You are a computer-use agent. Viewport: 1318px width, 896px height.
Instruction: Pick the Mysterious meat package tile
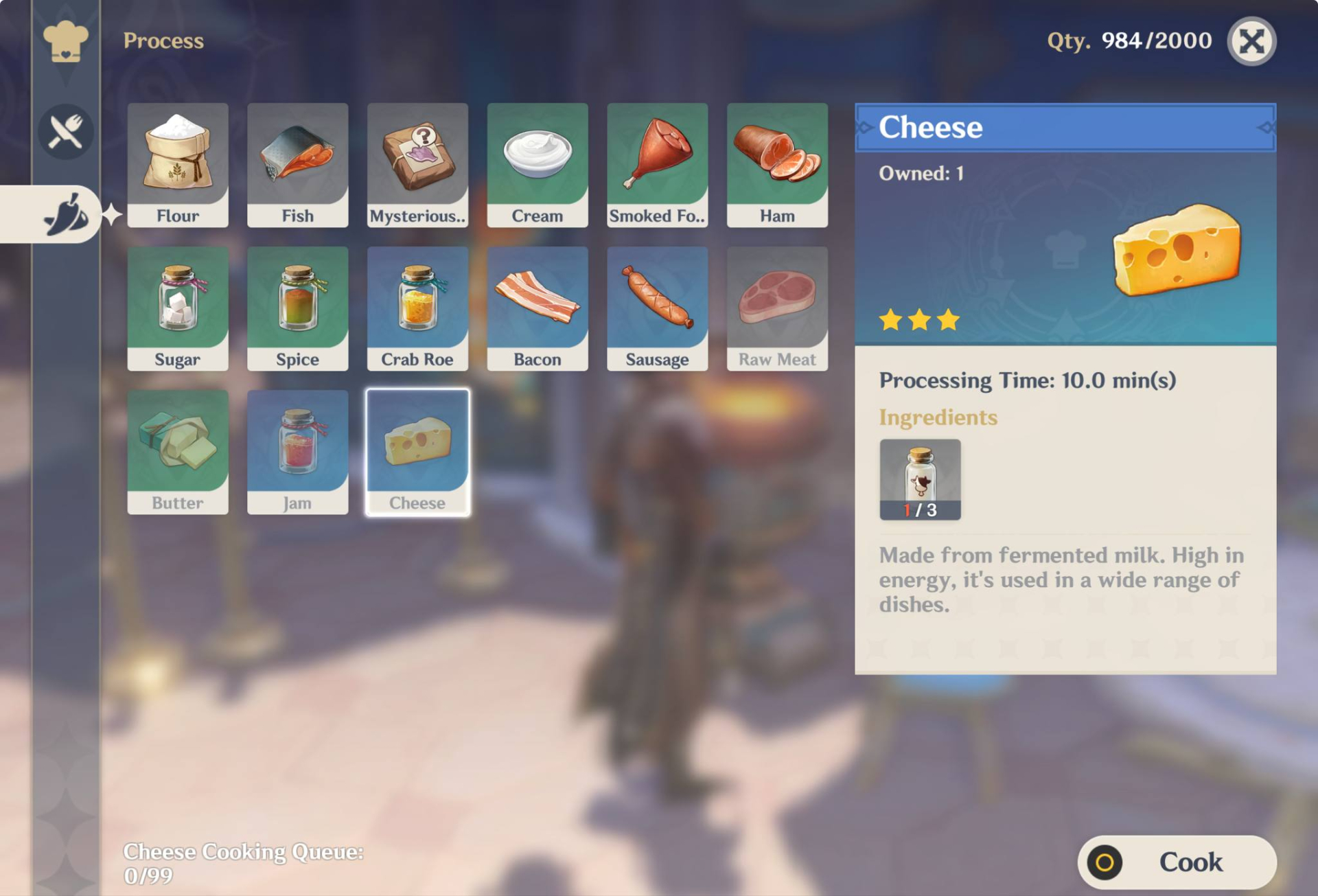[x=417, y=165]
